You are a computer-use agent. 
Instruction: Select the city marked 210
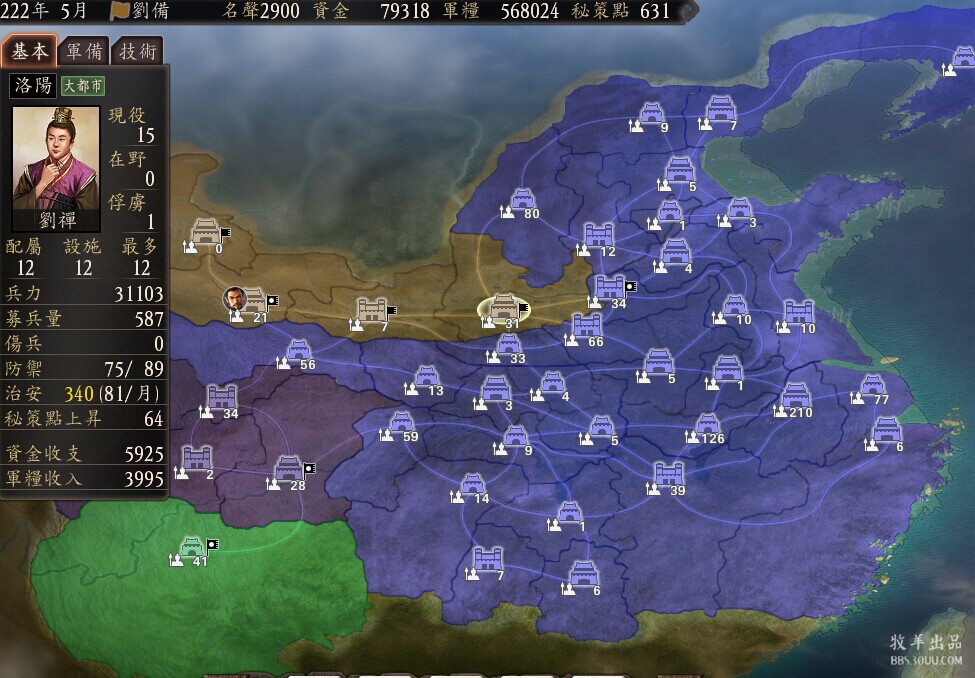coord(796,397)
